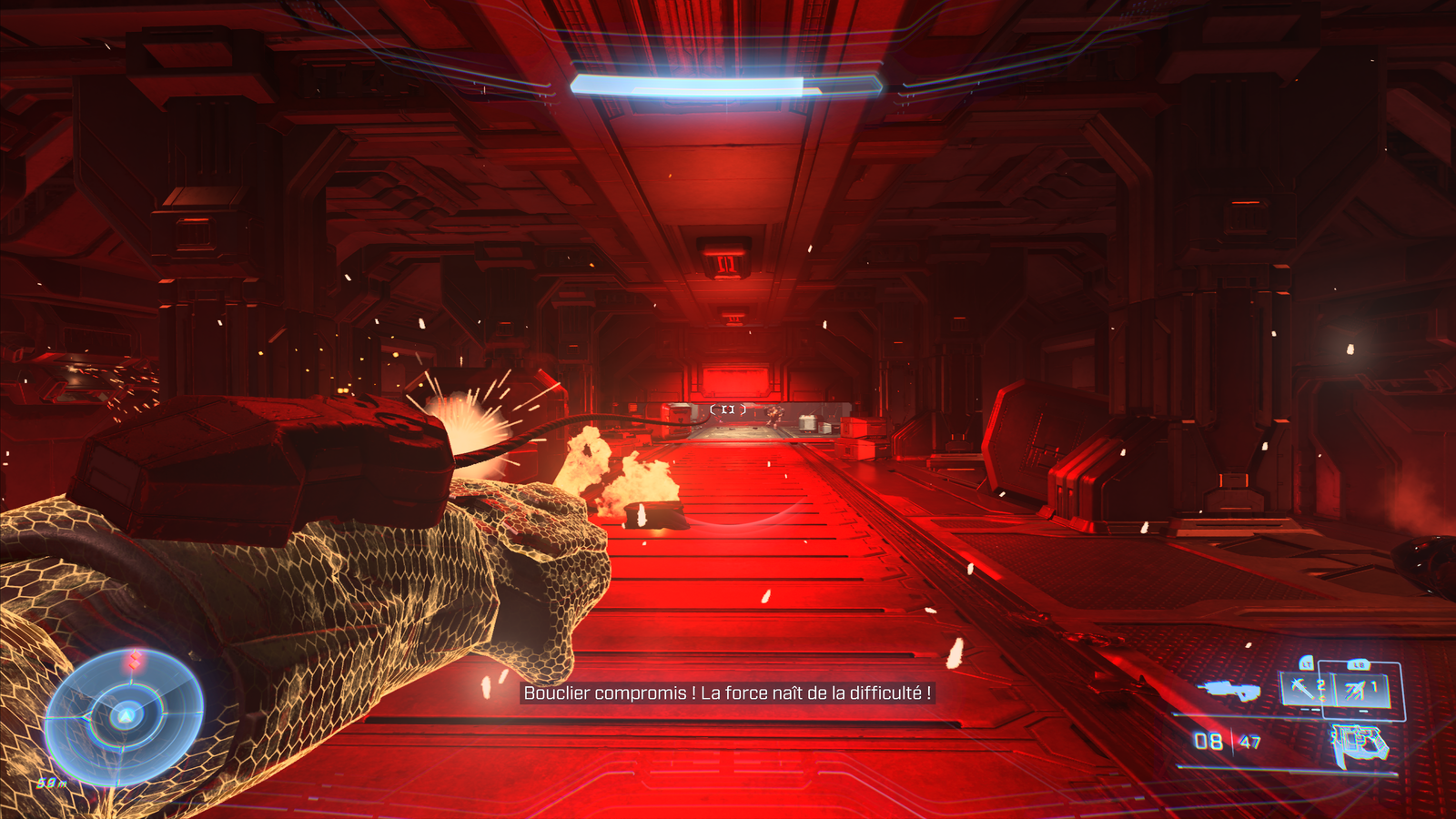Click the reserve ammo count 47
Viewport: 1456px width, 819px height.
pos(1250,742)
